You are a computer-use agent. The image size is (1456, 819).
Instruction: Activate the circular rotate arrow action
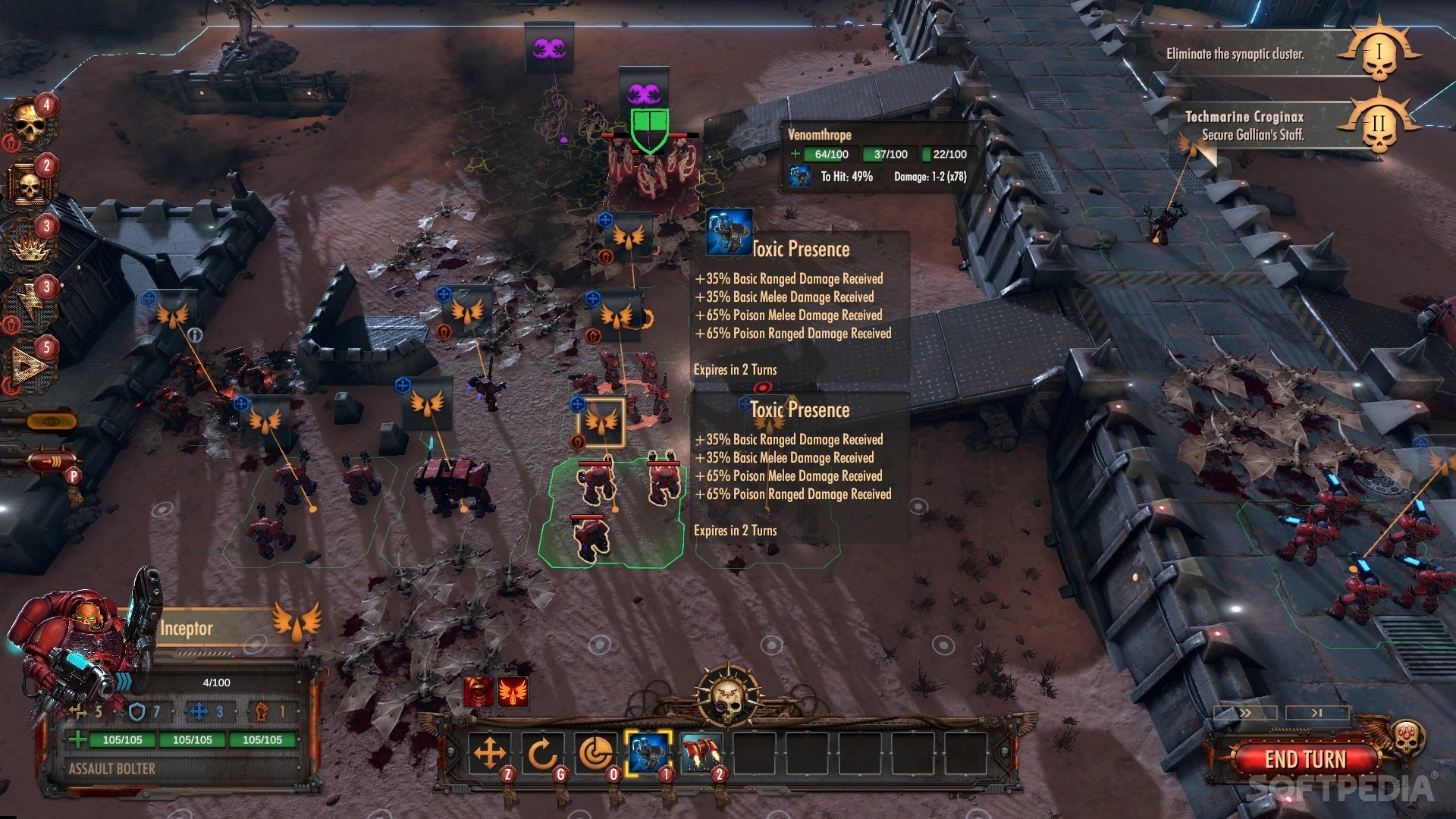pyautogui.click(x=542, y=754)
